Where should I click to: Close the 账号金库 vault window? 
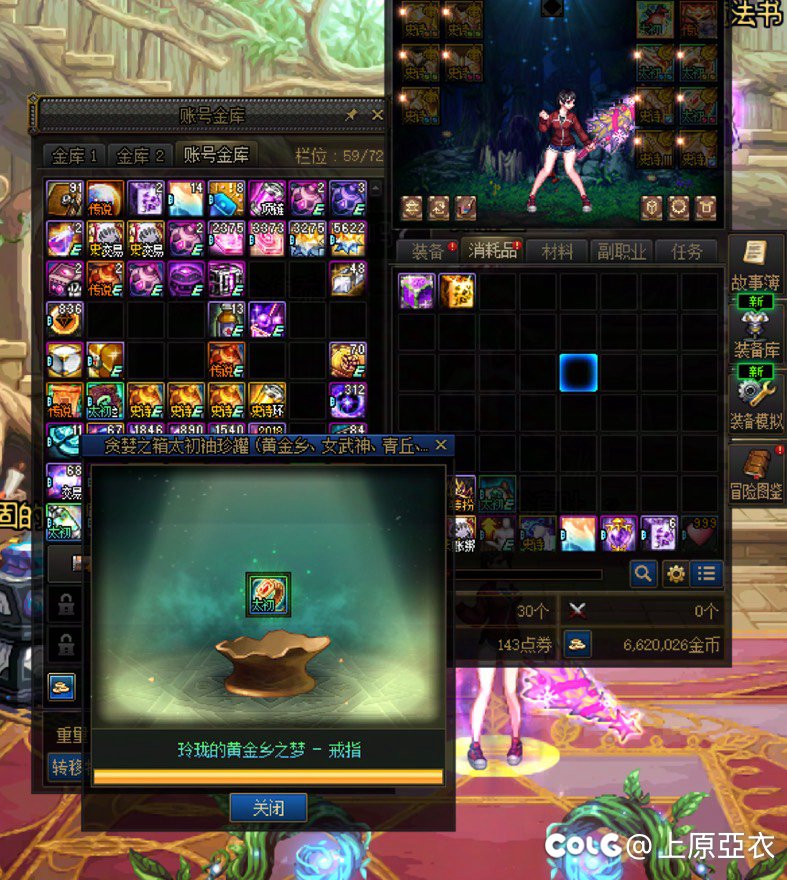click(x=377, y=115)
